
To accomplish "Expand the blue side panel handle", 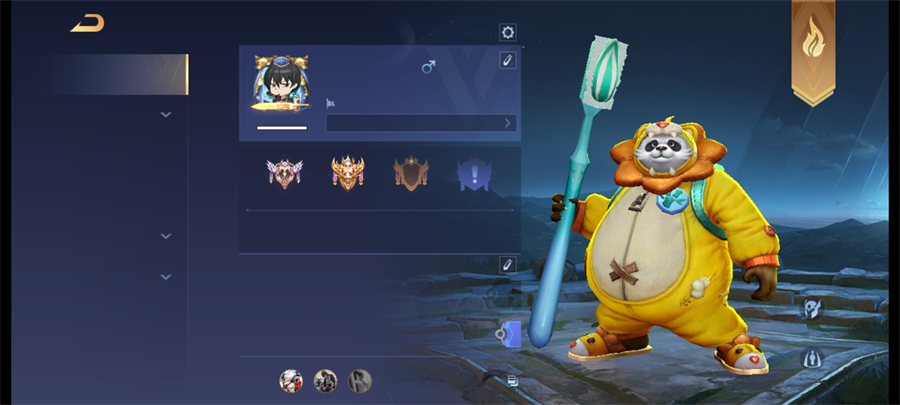I will [509, 335].
